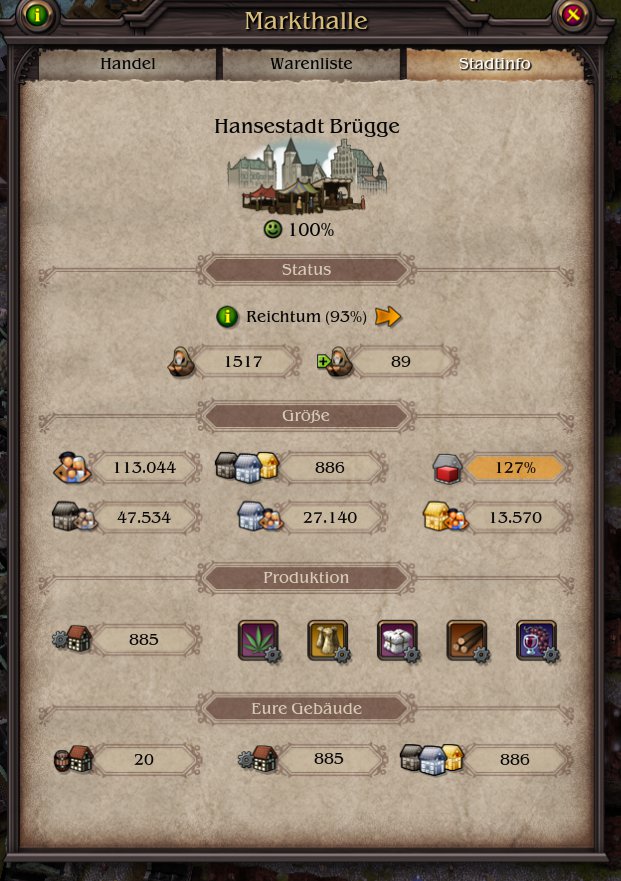This screenshot has width=621, height=881.
Task: Choose the wine and grapes production icon
Action: click(536, 639)
